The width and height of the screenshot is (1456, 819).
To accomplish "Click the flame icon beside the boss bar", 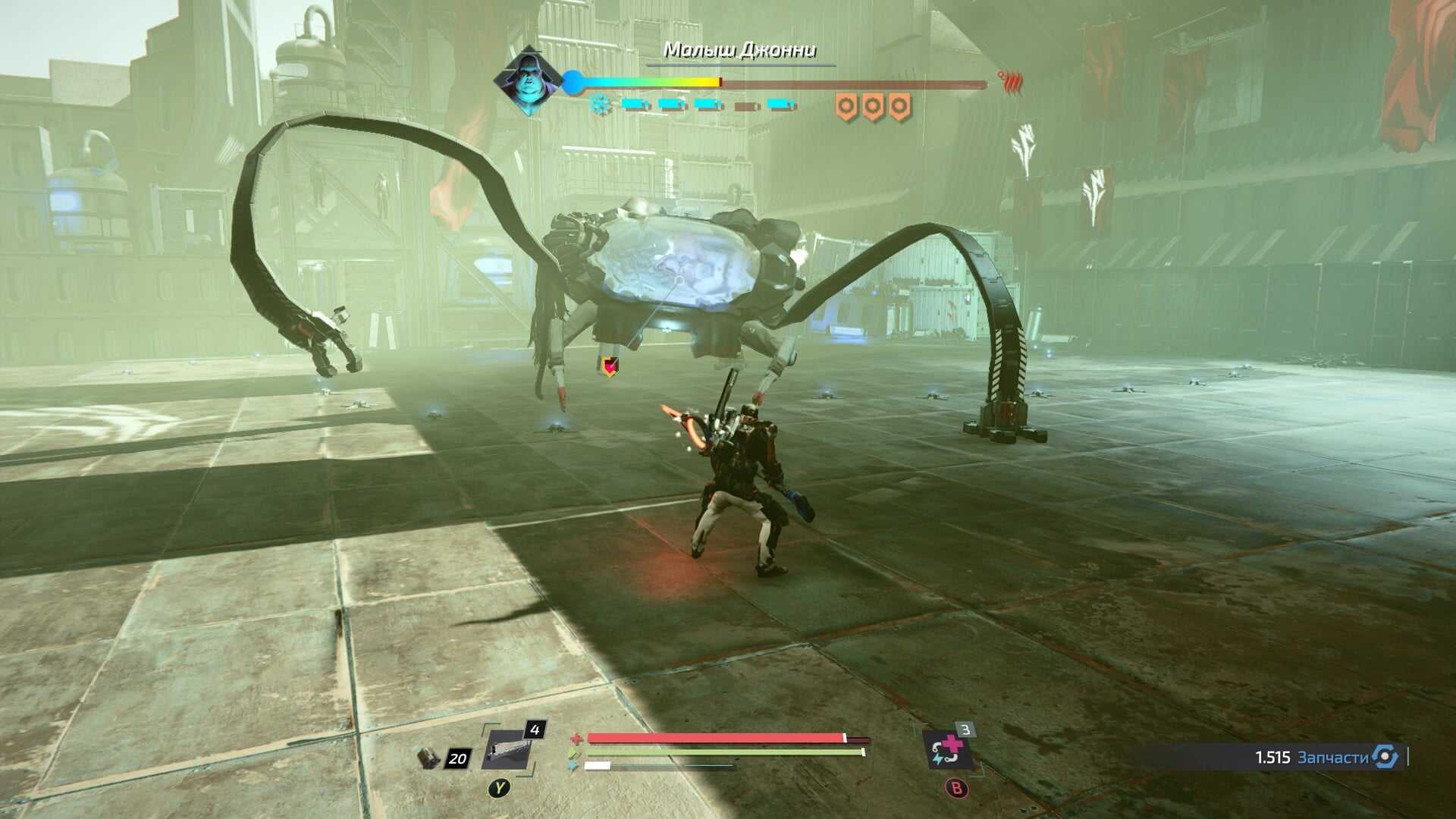I will 1010,82.
